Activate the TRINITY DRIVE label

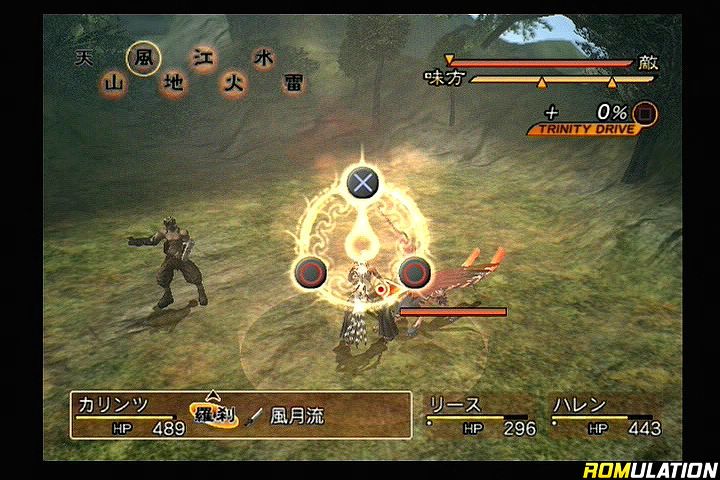click(x=581, y=130)
